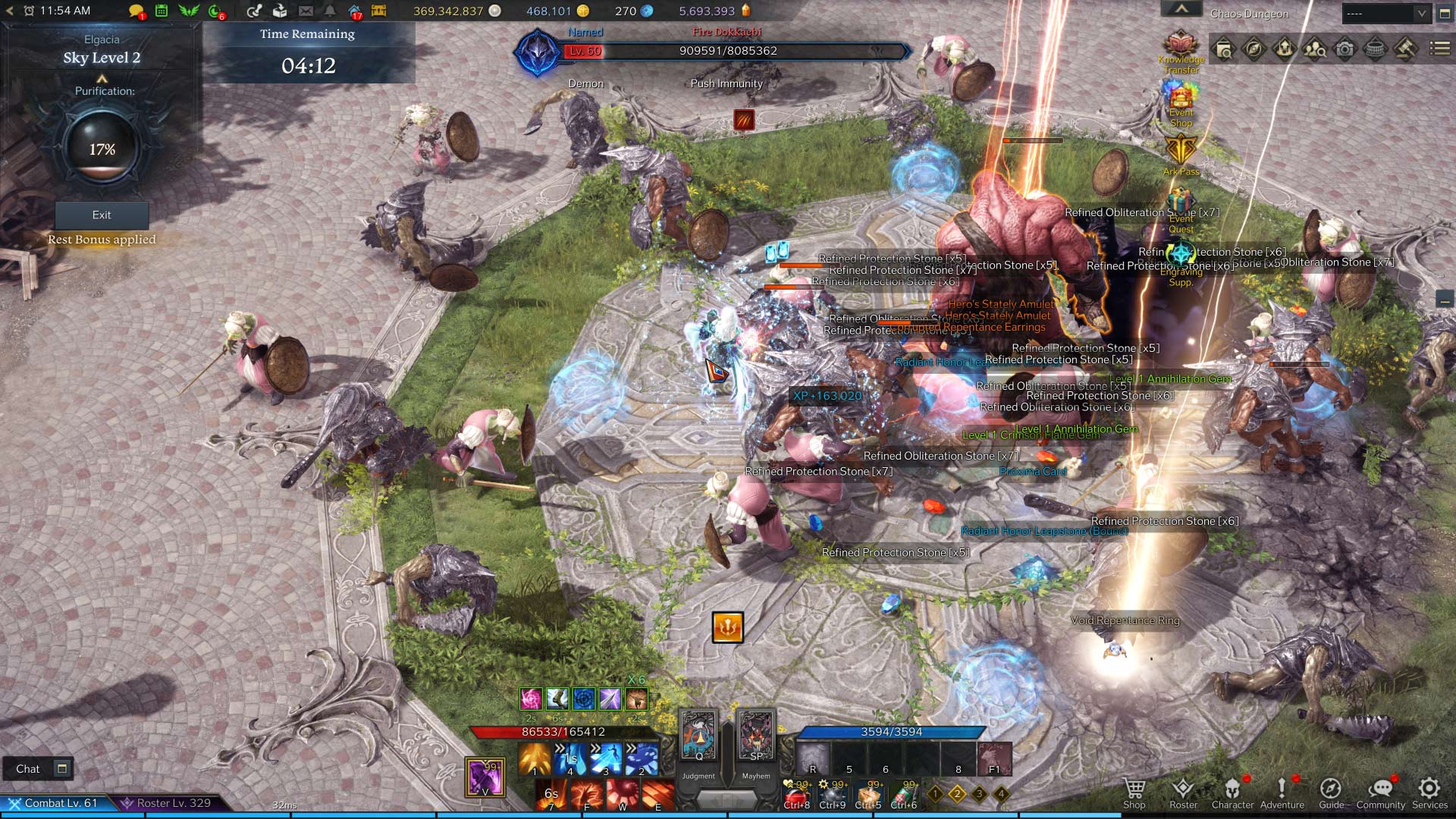Viewport: 1456px width, 819px height.
Task: Select the Judgment identity card
Action: (x=698, y=736)
